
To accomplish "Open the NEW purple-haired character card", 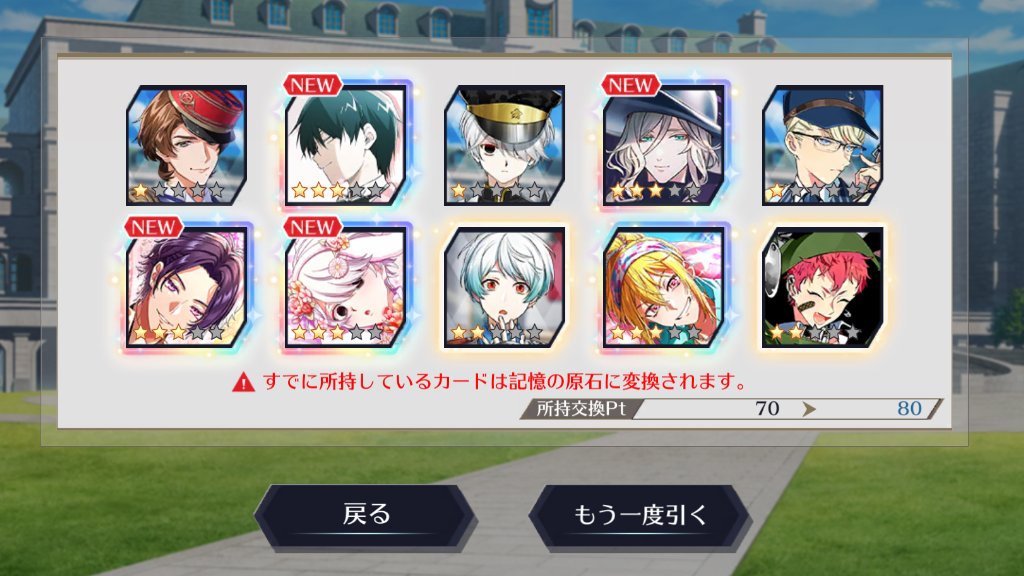I will point(186,287).
